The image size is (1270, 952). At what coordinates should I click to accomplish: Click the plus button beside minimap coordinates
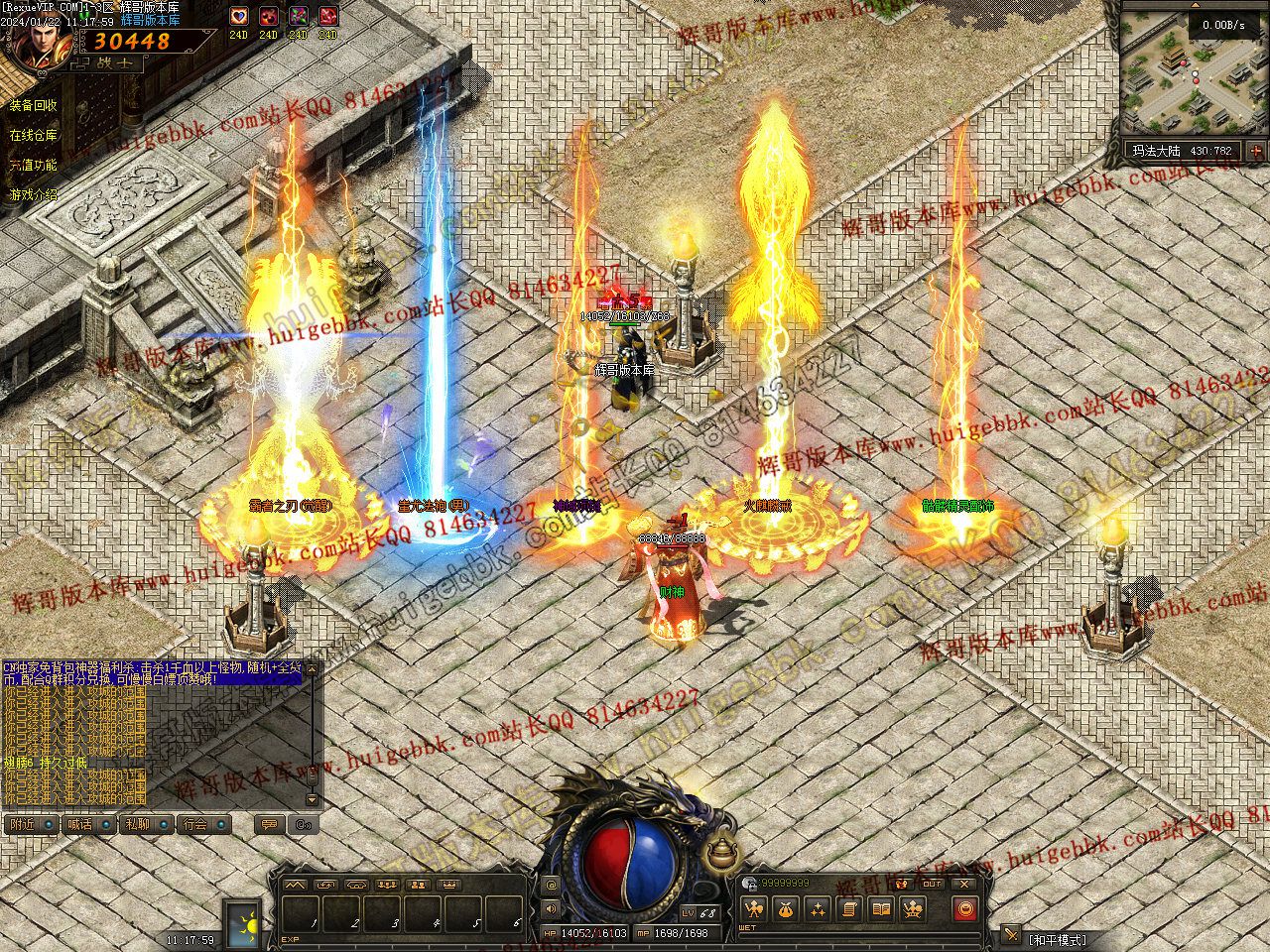click(1256, 152)
